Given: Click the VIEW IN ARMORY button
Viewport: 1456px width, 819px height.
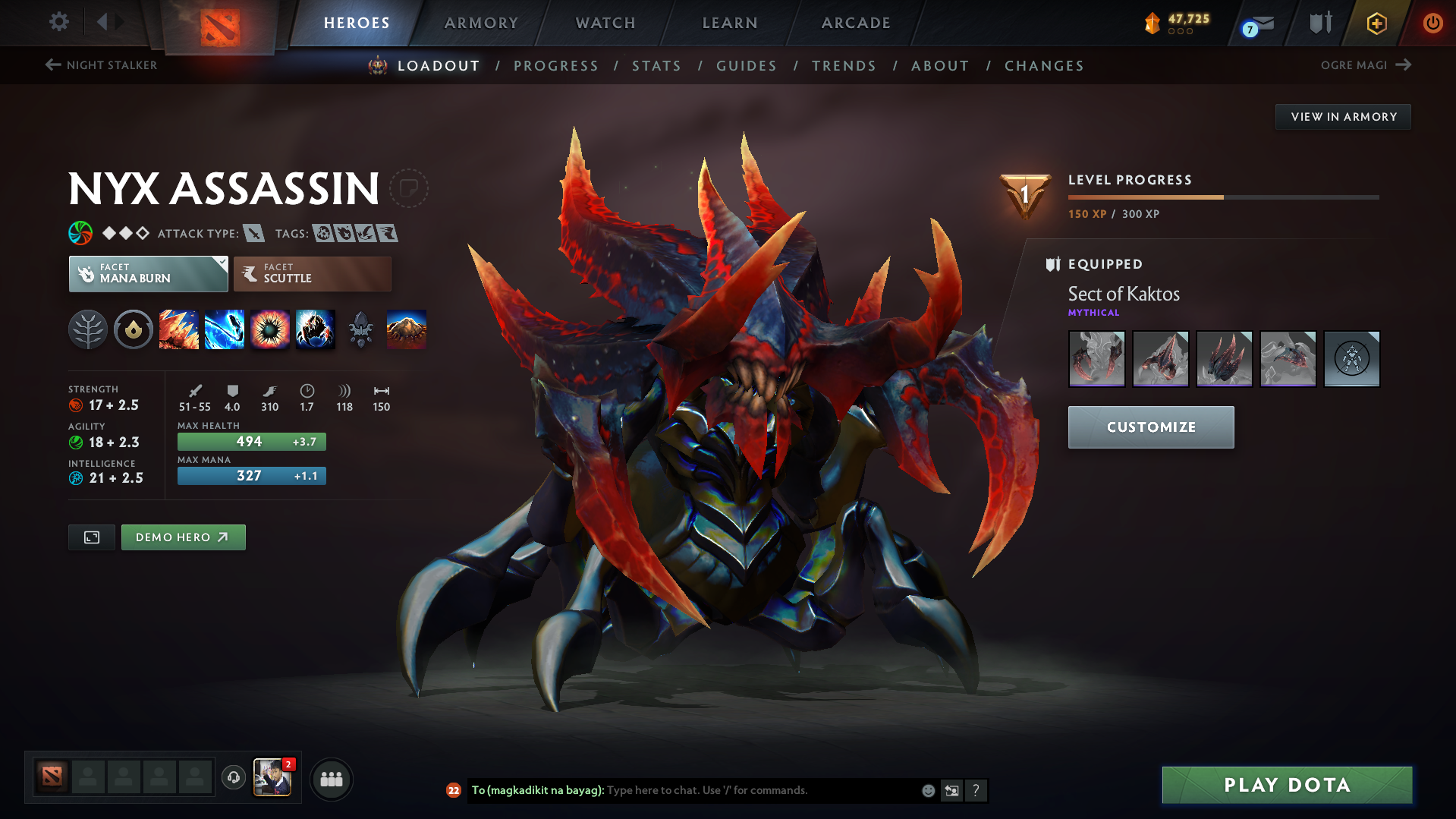Looking at the screenshot, I should [1342, 116].
